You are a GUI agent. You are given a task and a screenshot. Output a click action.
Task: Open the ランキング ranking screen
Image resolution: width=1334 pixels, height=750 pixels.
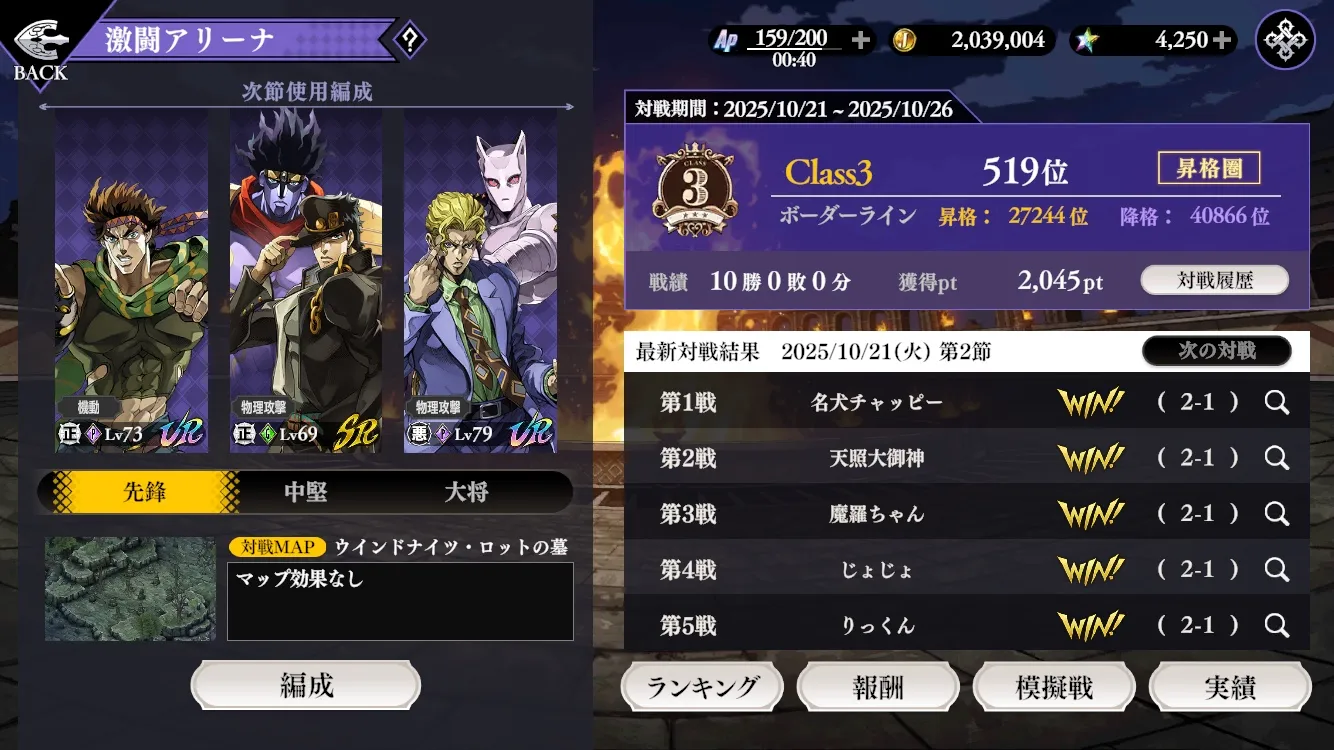click(x=702, y=688)
